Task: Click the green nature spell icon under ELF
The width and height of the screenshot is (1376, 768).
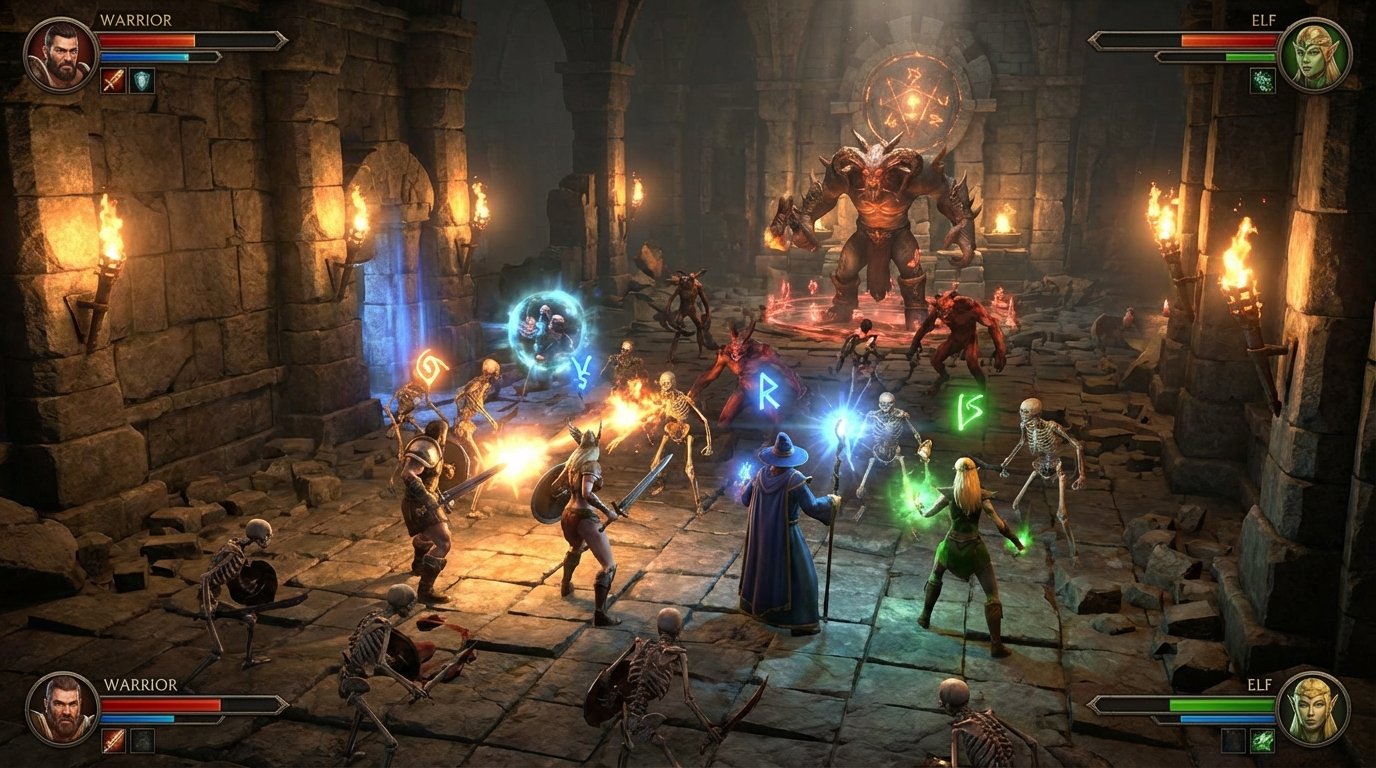Action: (1263, 81)
